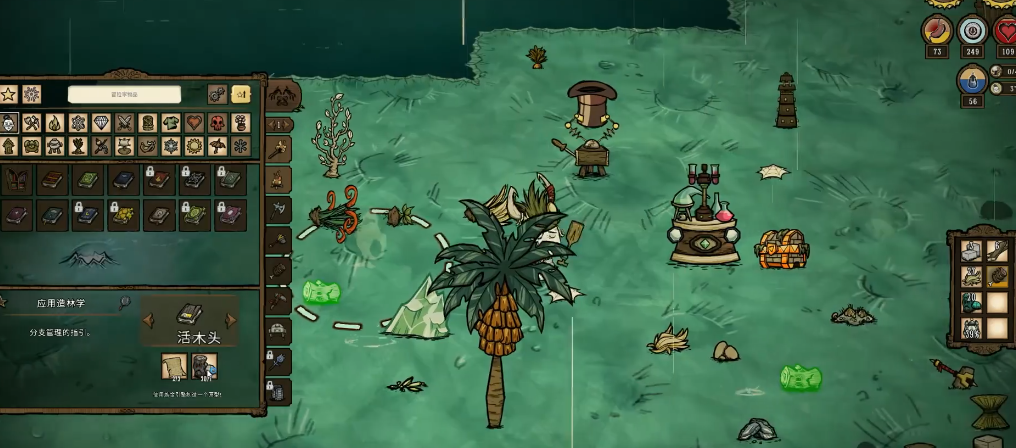Select the crossed swords fight category
Screen dimensions: 1016x448
click(124, 123)
